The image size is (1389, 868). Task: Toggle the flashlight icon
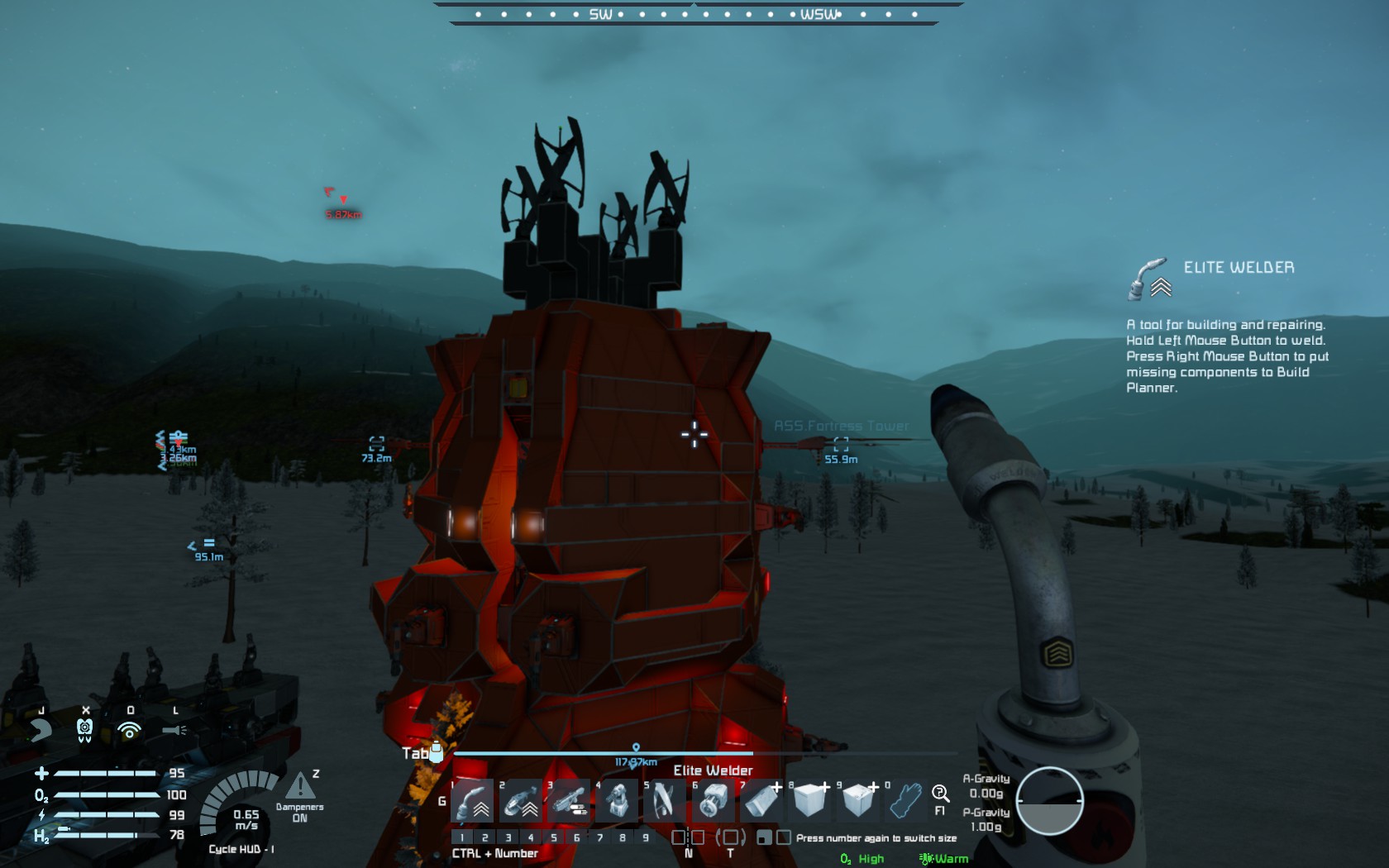click(174, 729)
